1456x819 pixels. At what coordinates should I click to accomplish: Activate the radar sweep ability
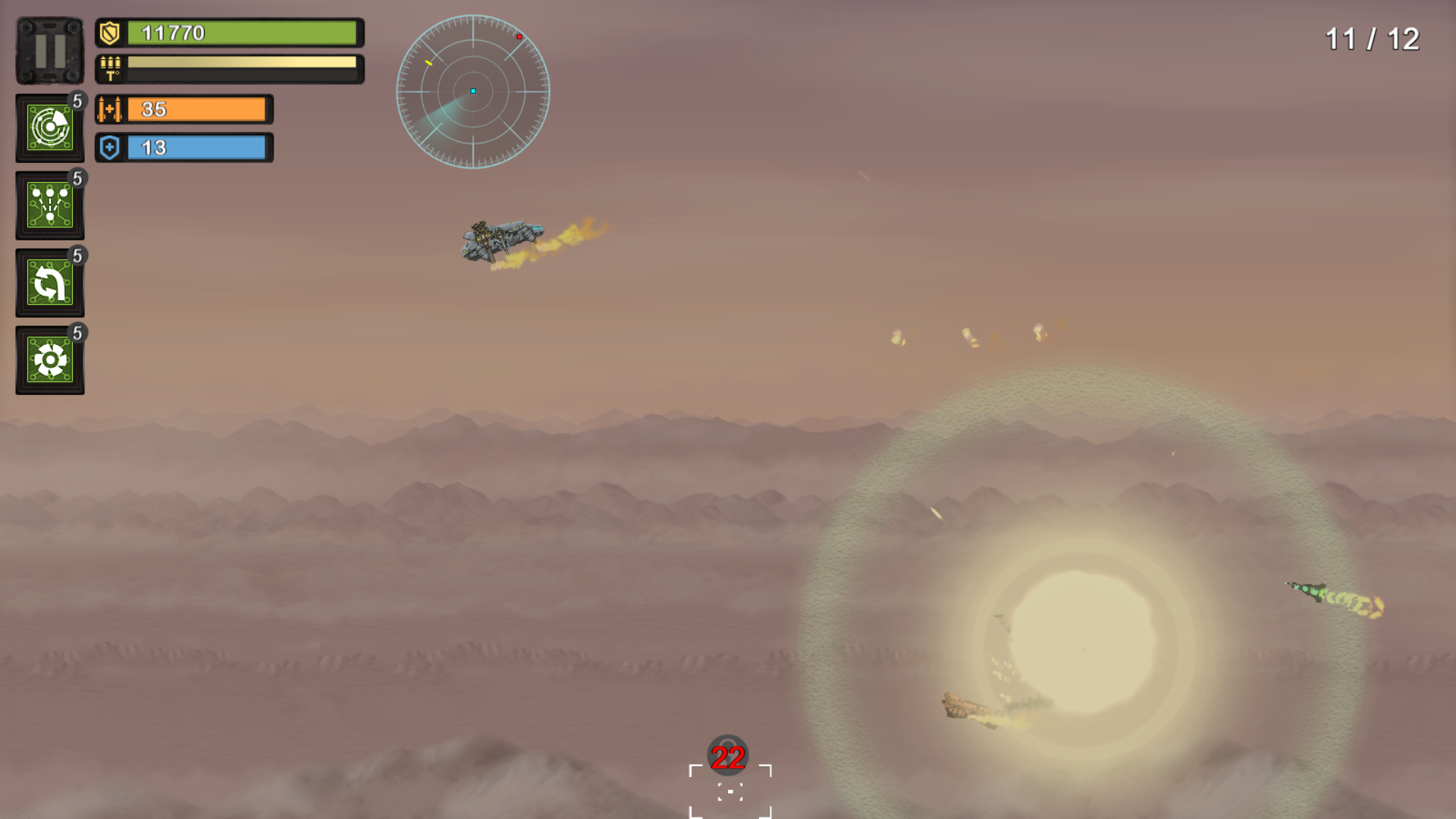pyautogui.click(x=49, y=127)
